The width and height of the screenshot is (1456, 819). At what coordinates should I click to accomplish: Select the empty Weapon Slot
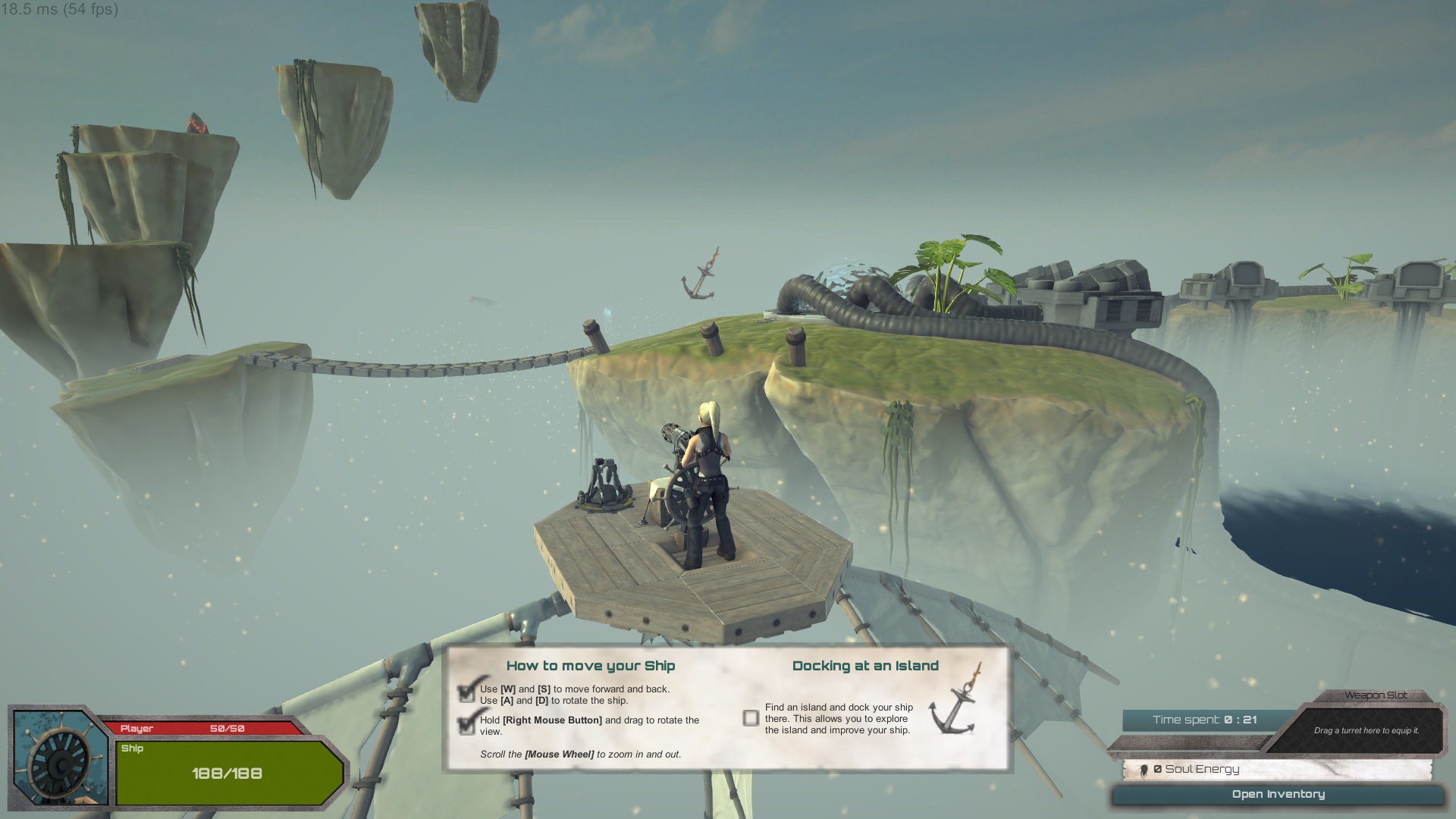click(1366, 730)
